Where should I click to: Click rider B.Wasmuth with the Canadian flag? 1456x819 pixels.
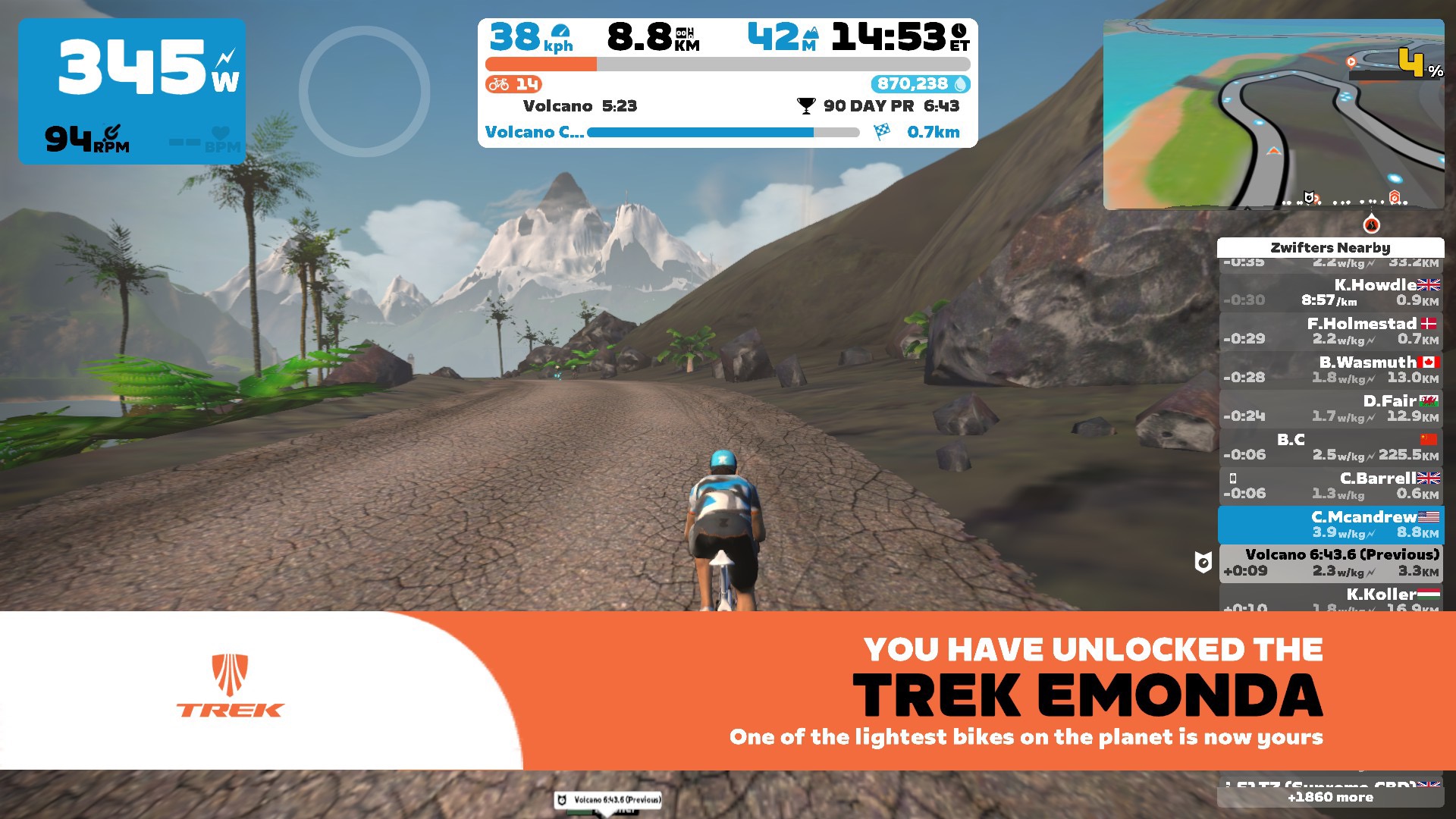click(x=1331, y=370)
